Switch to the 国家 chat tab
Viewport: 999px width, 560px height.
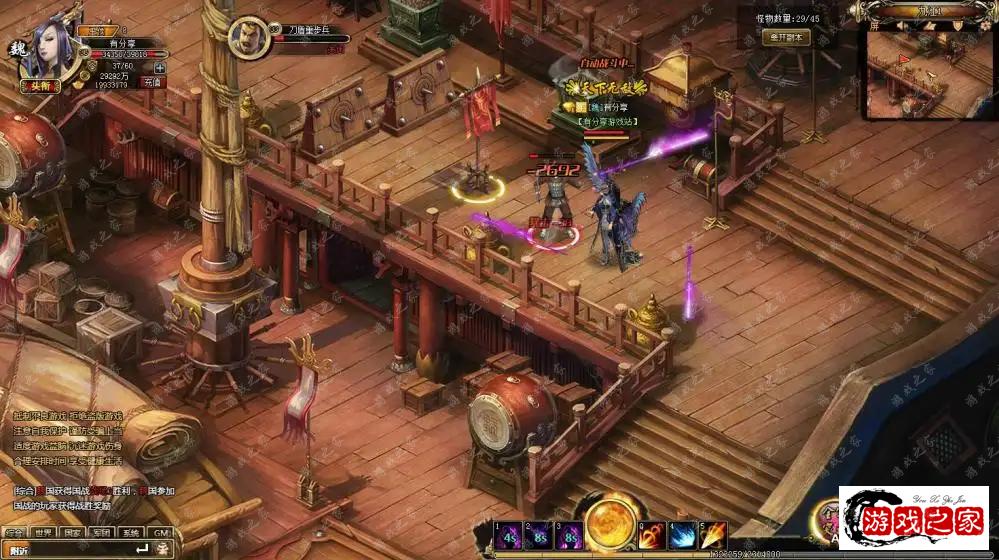(x=72, y=533)
